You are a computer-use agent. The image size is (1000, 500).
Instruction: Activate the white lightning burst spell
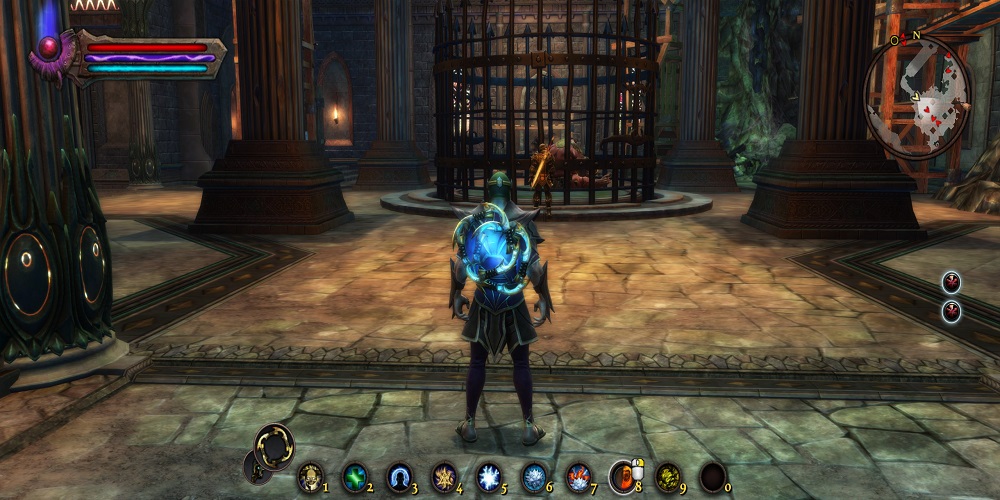pyautogui.click(x=489, y=477)
